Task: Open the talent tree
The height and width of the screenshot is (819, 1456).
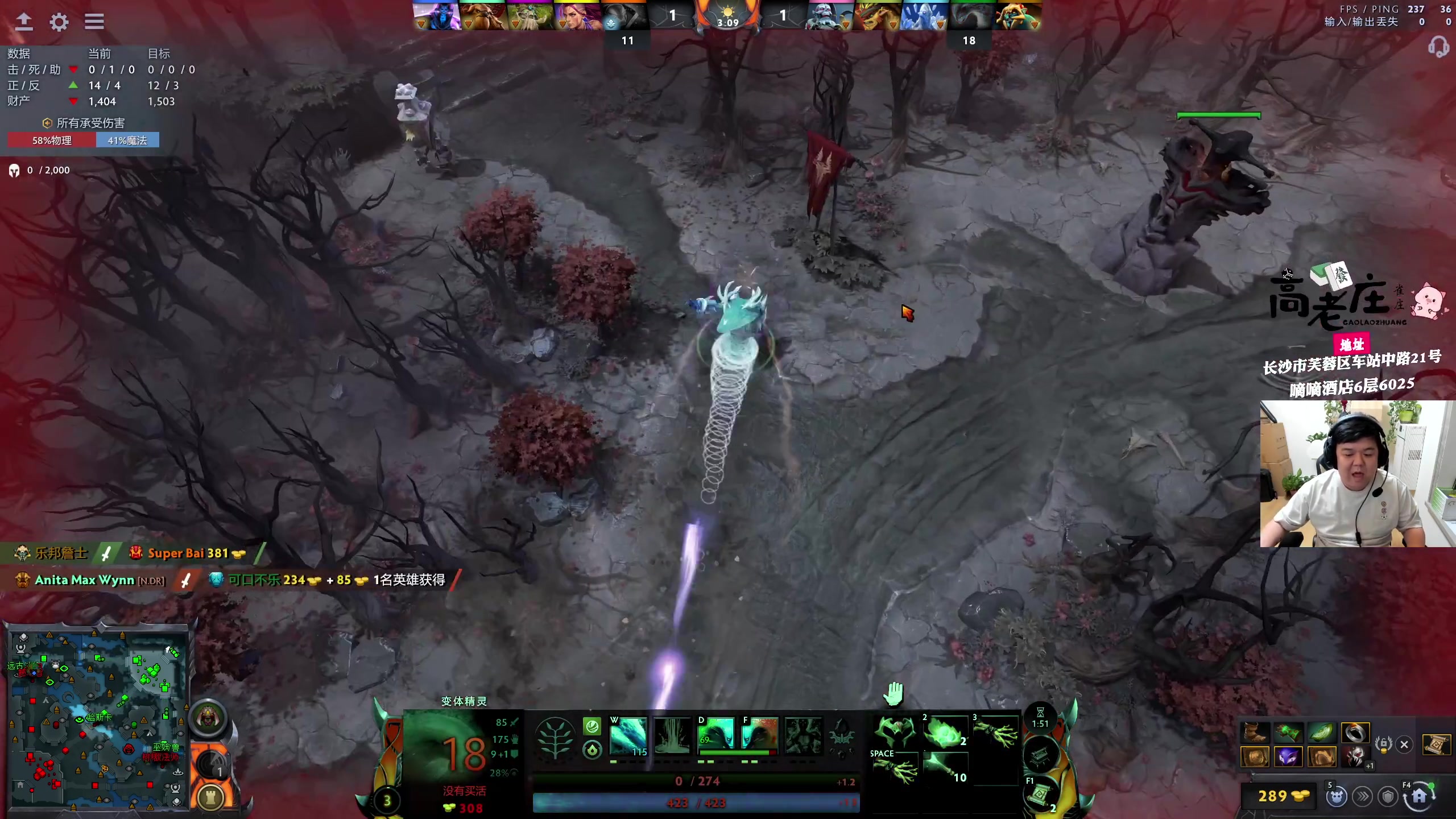Action: click(555, 738)
